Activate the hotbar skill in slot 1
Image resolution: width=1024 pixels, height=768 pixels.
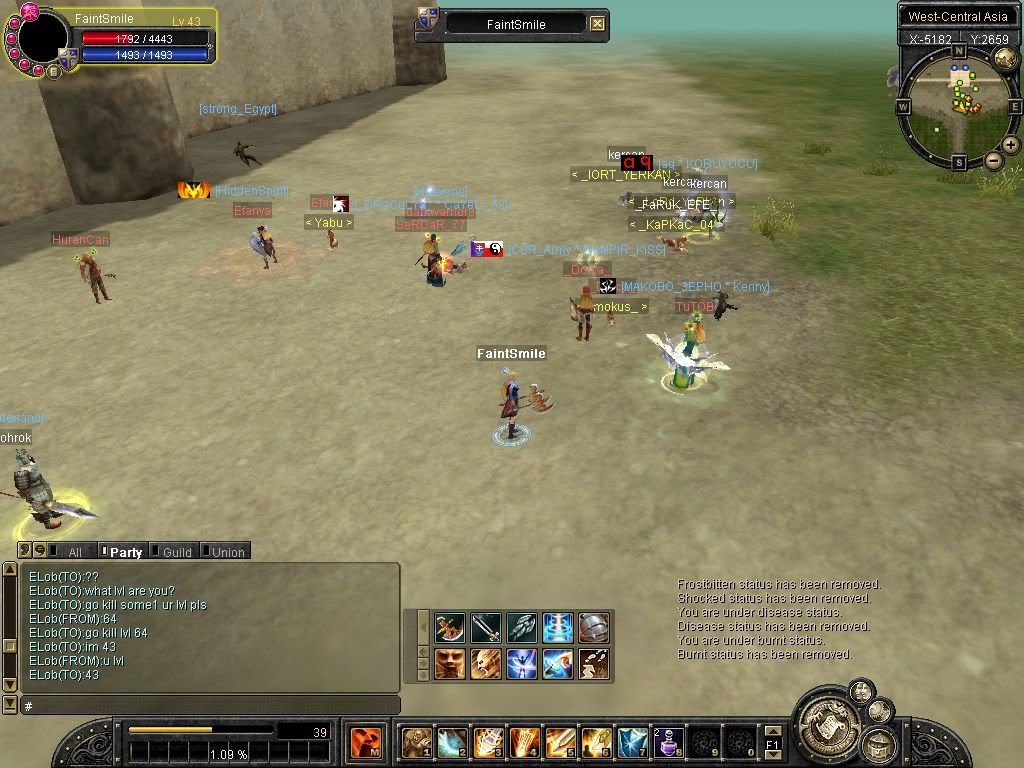point(416,743)
